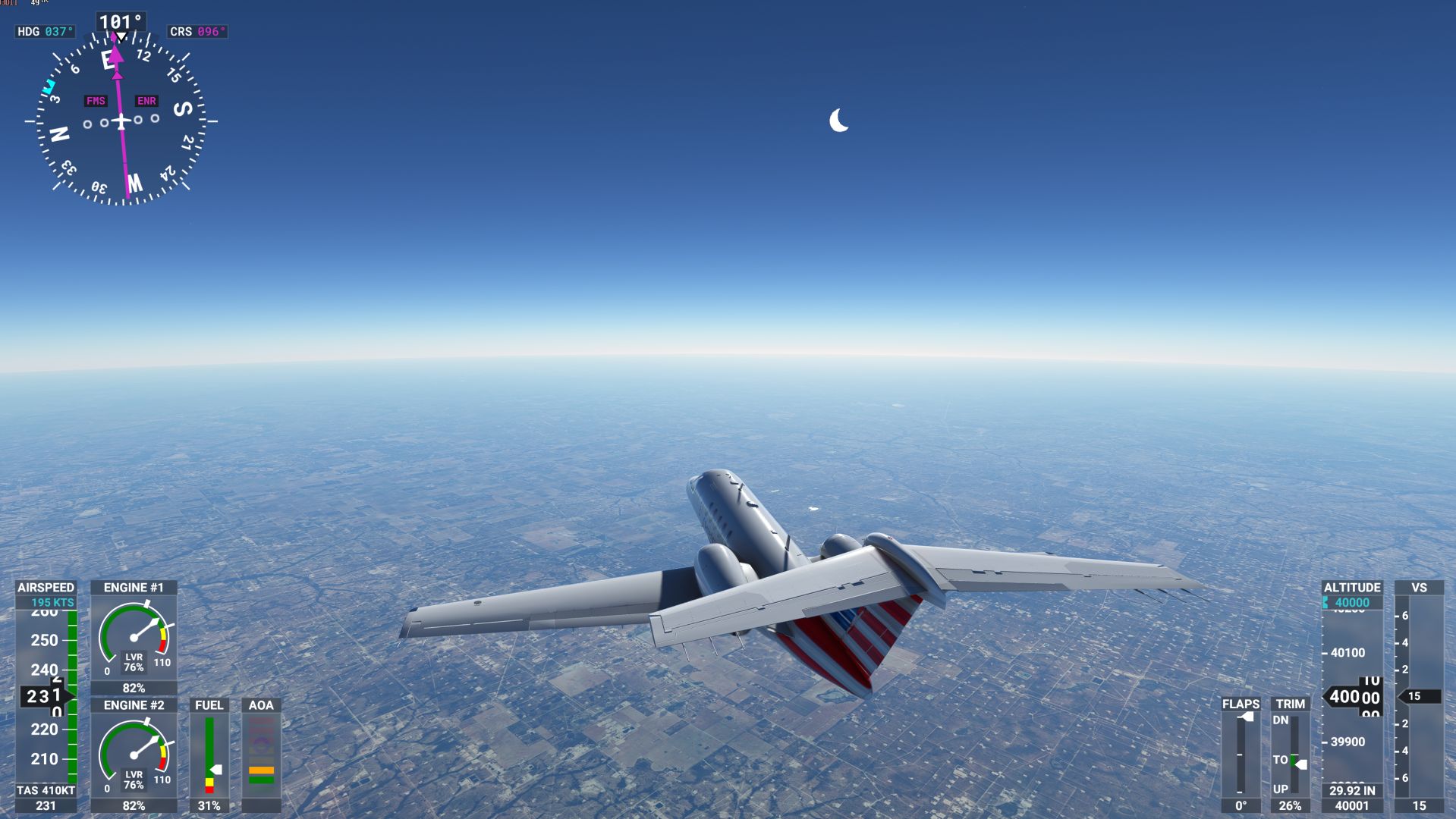Toggle the VS indicator panel
Viewport: 1456px width, 819px height.
(1420, 587)
